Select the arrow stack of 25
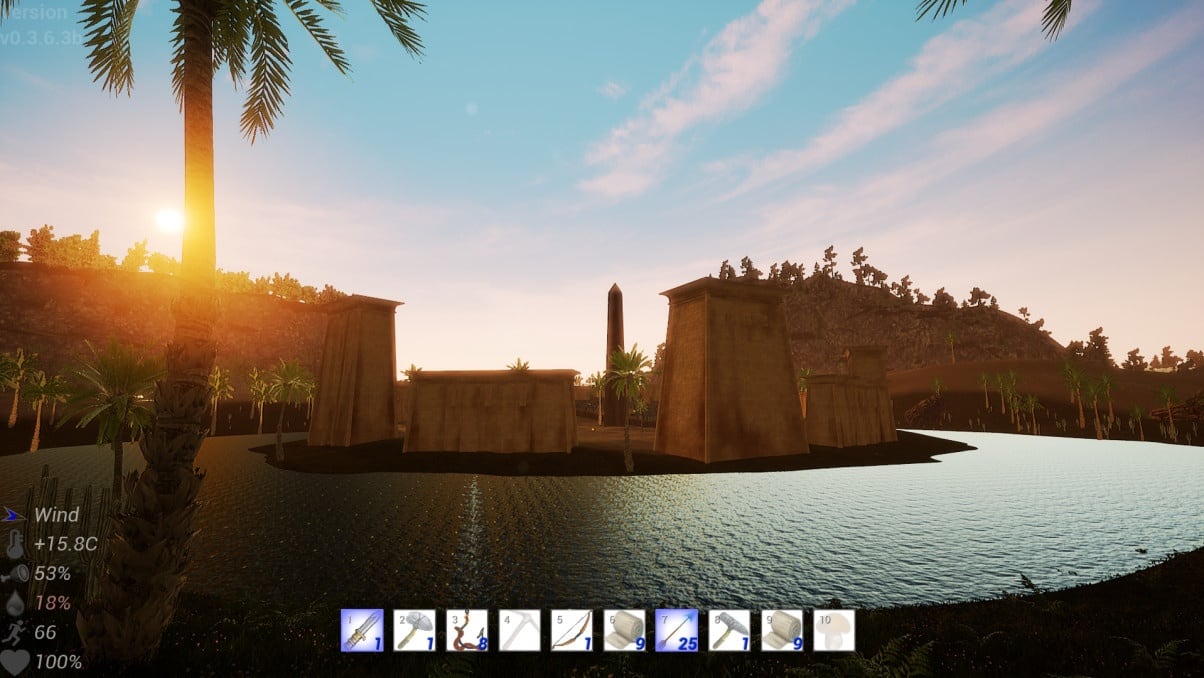Screen dimensions: 1204x678 [676, 631]
